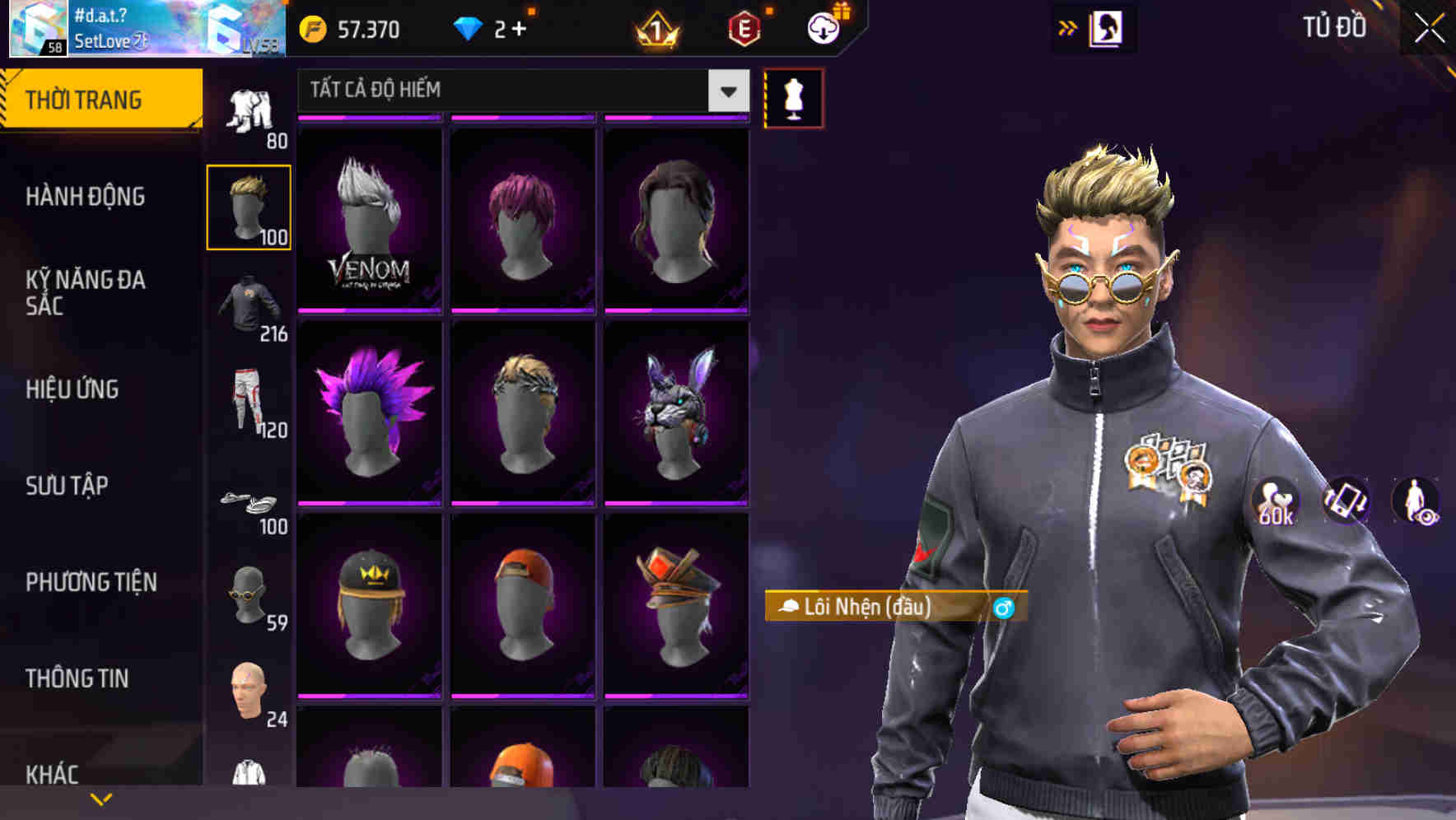Click the mannequin preview icon beside the filter

pyautogui.click(x=793, y=97)
